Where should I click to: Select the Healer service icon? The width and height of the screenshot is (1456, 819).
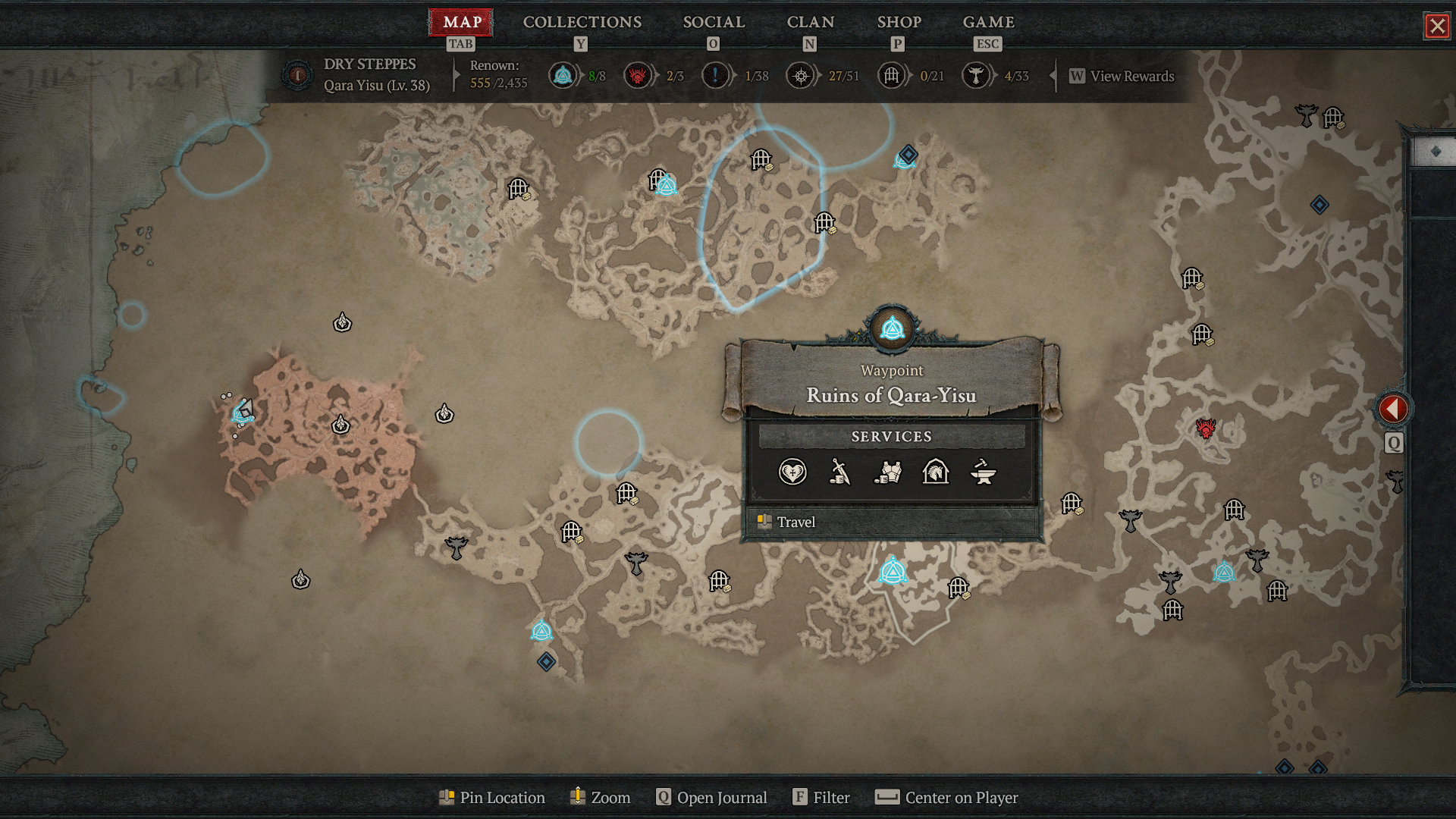tap(792, 472)
